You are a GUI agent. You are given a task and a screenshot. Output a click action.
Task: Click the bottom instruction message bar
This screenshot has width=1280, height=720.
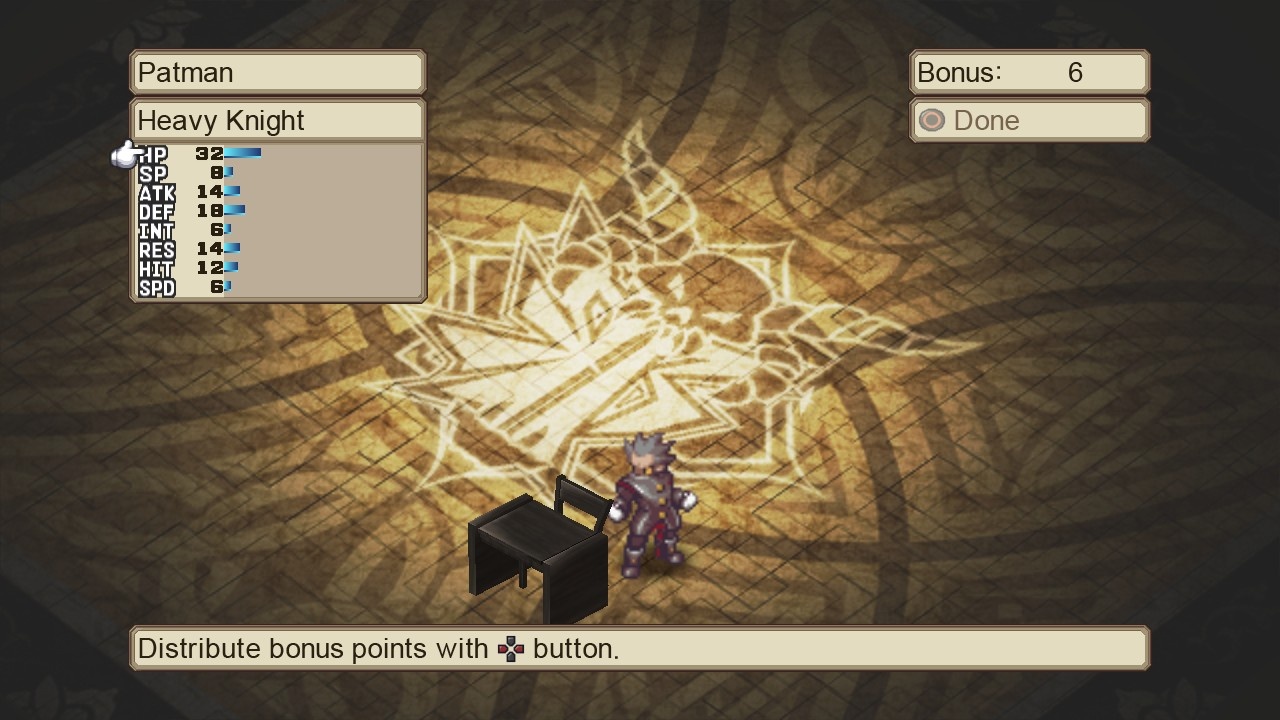(640, 648)
